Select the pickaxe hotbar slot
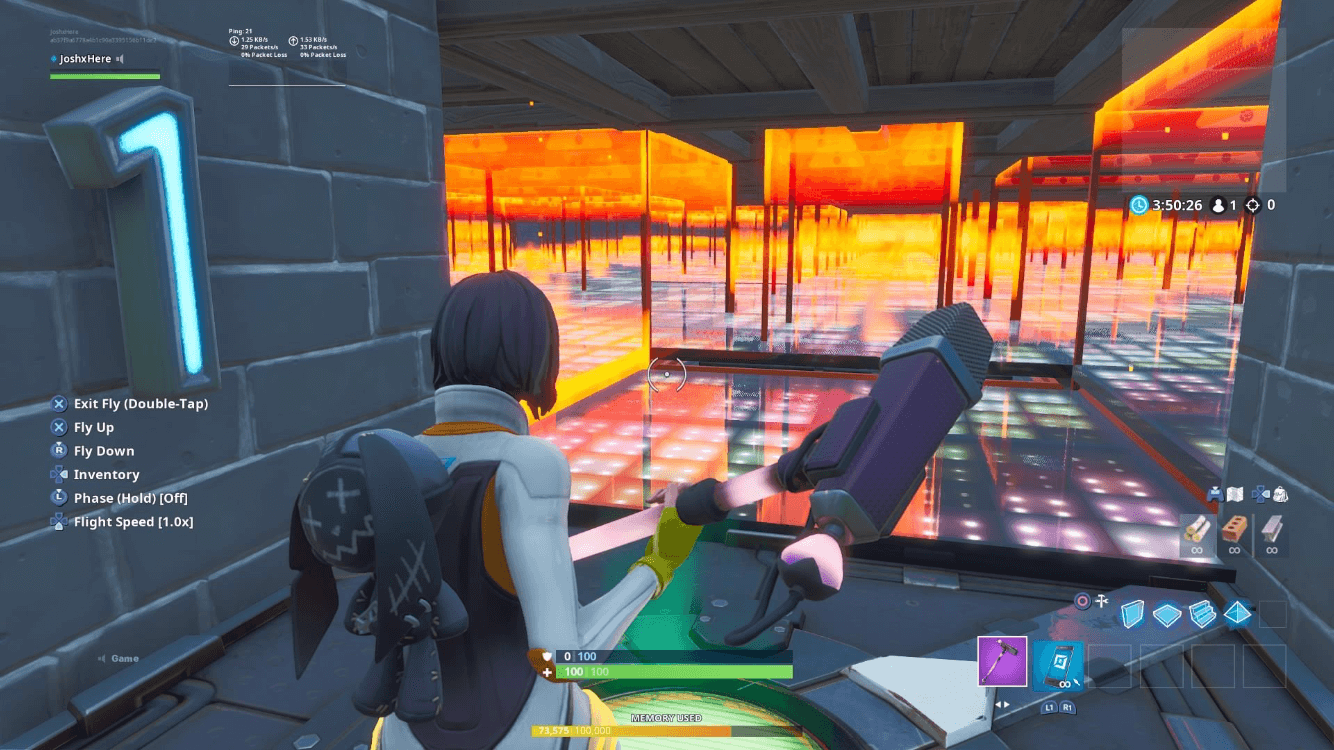The height and width of the screenshot is (750, 1334). pyautogui.click(x=1002, y=662)
